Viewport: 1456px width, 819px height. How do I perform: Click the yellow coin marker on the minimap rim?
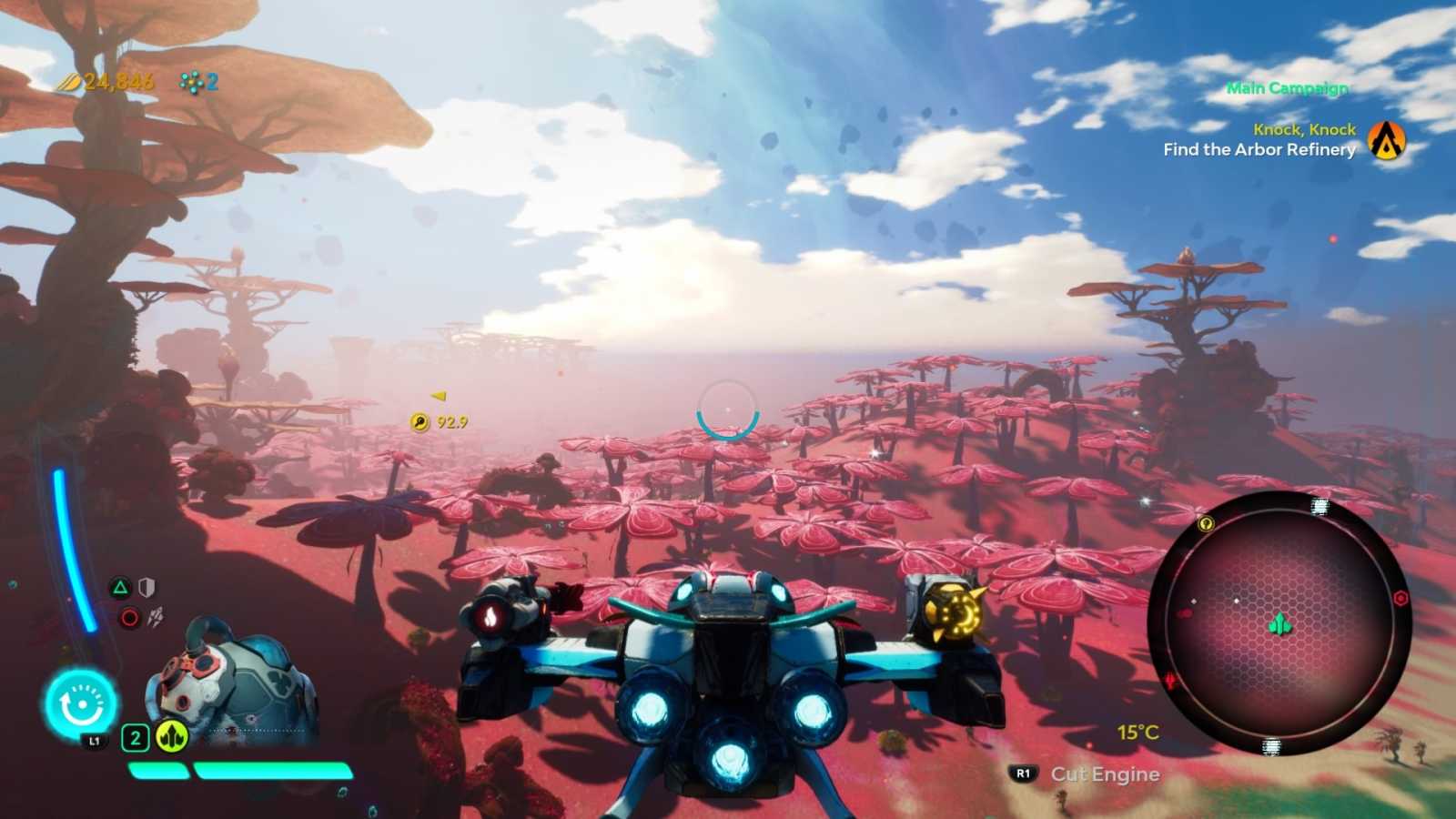1206,523
